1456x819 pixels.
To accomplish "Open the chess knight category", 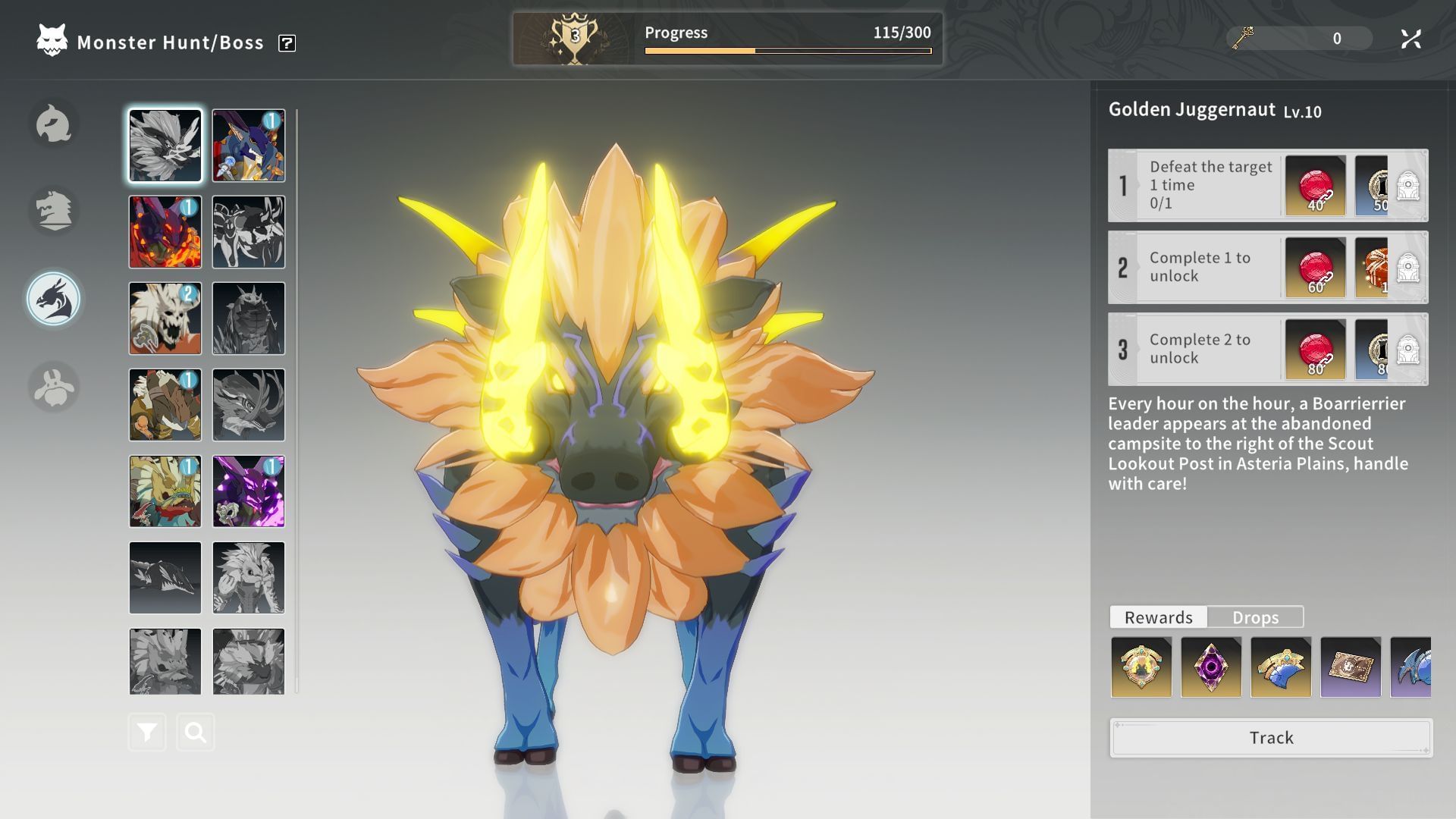I will click(x=54, y=211).
